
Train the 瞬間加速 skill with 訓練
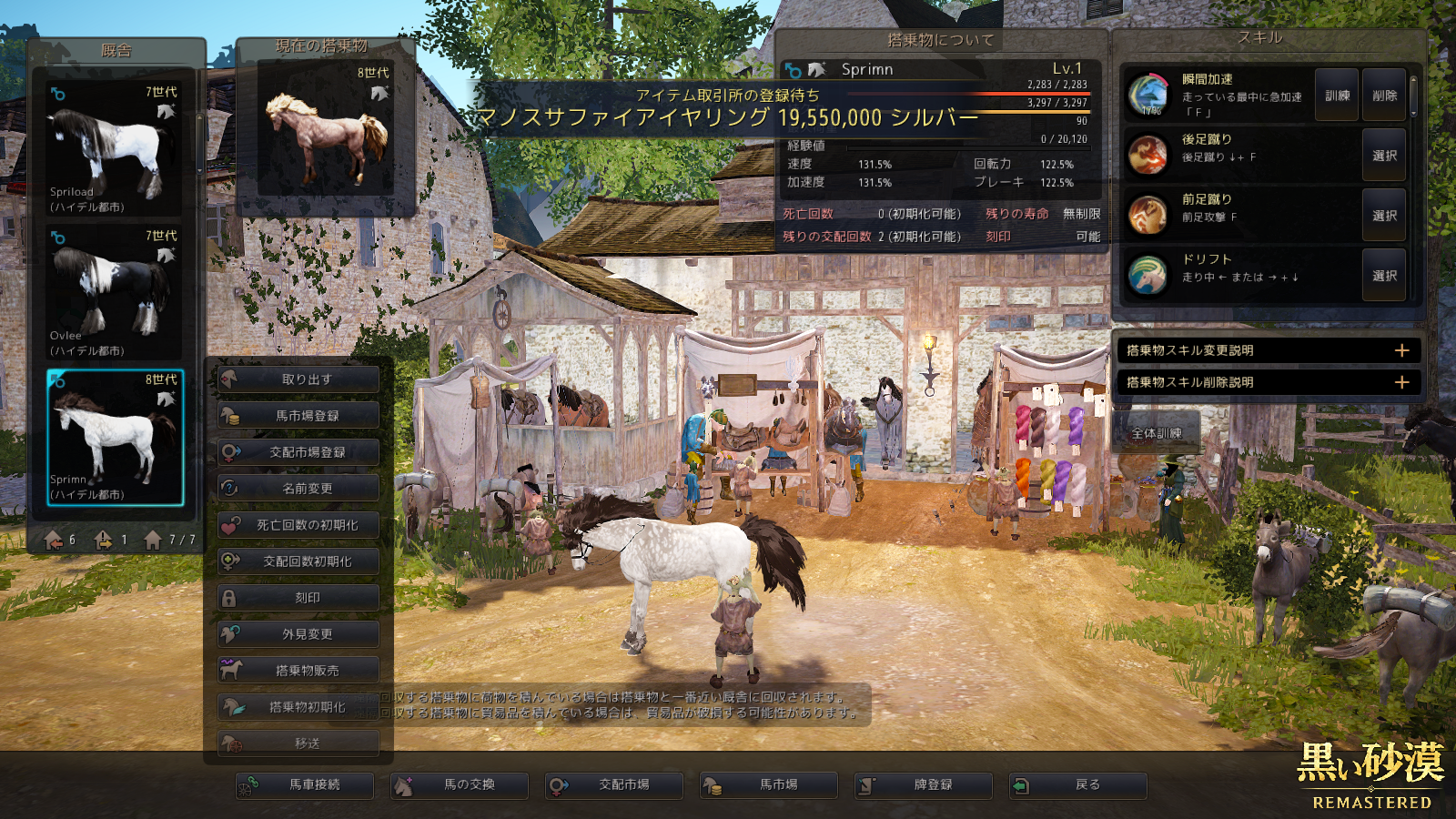point(1337,96)
